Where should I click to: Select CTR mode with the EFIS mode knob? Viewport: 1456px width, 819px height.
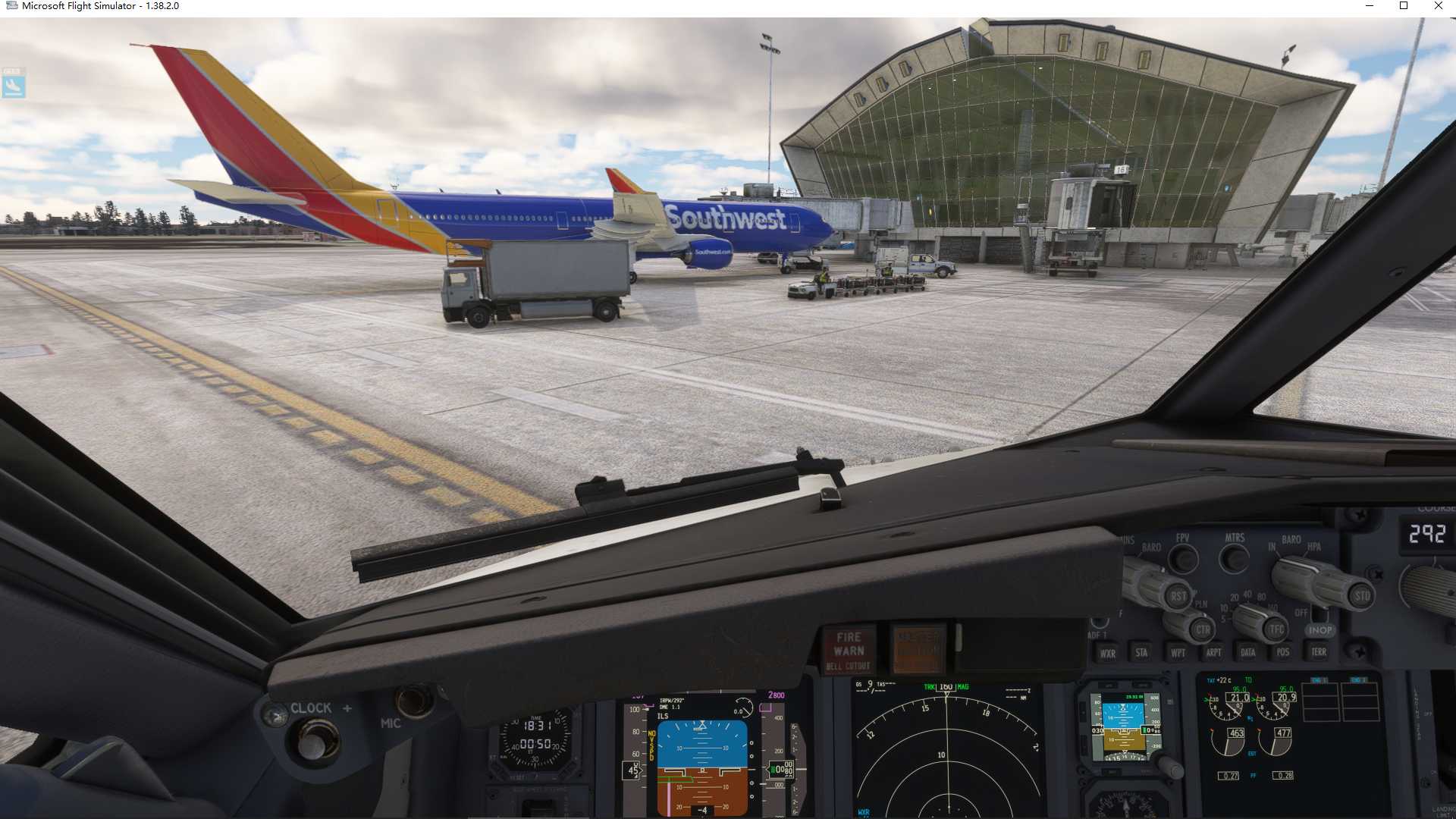point(1204,629)
